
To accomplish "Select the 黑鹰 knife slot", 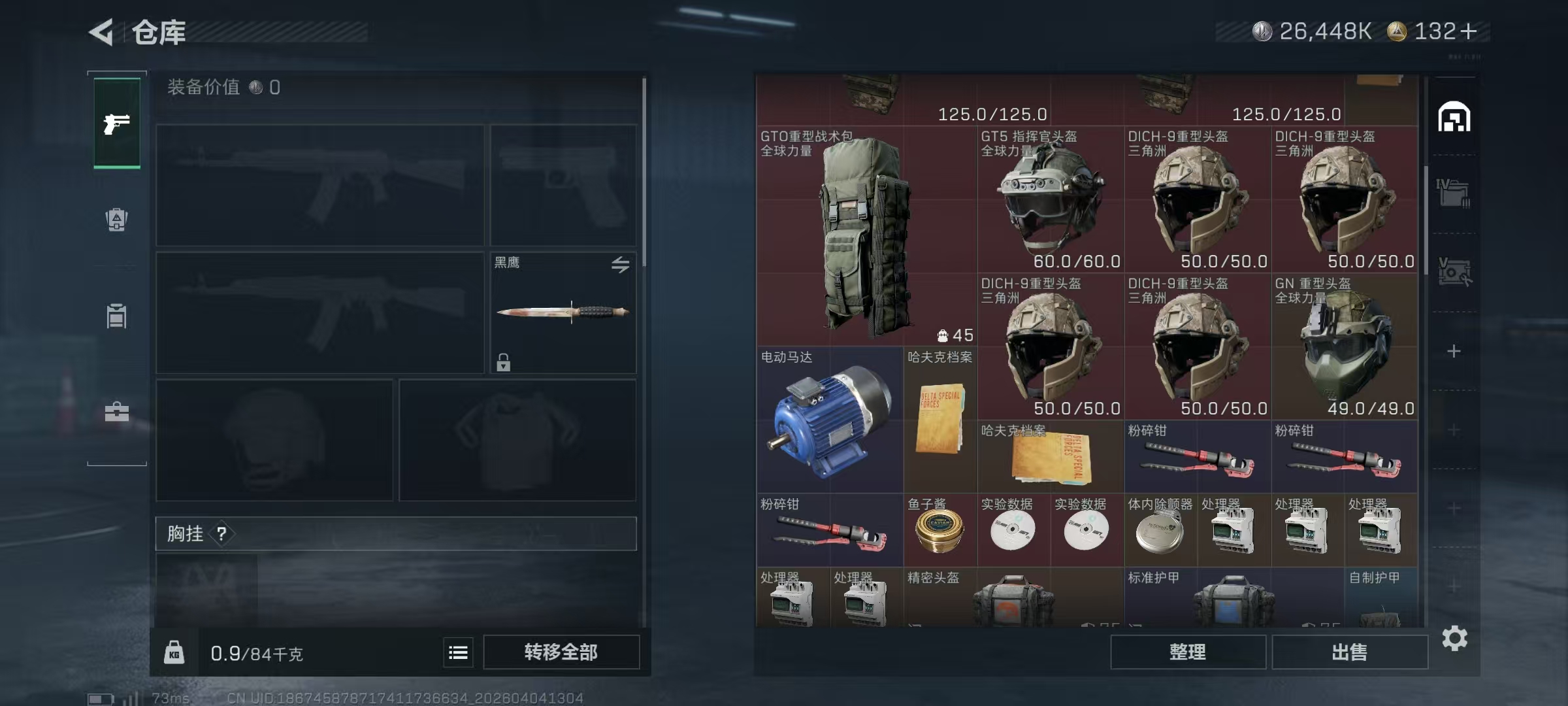I will (x=563, y=312).
